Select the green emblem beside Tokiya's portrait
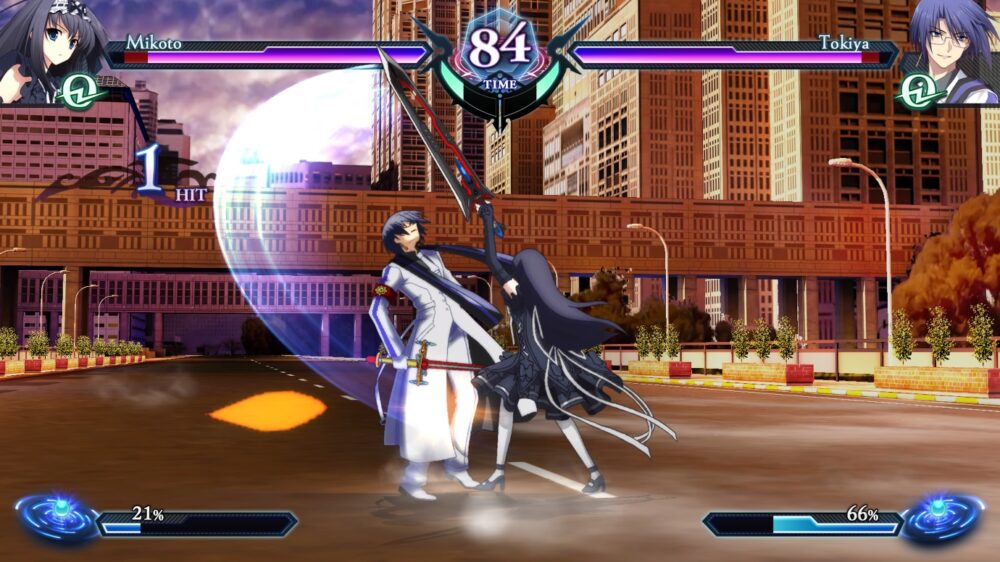1000x562 pixels. 919,91
